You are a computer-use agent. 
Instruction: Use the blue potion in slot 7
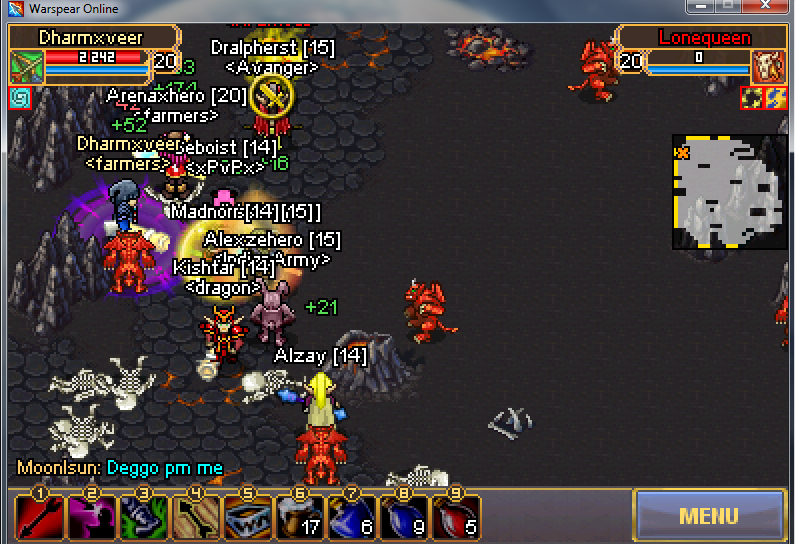pos(351,518)
